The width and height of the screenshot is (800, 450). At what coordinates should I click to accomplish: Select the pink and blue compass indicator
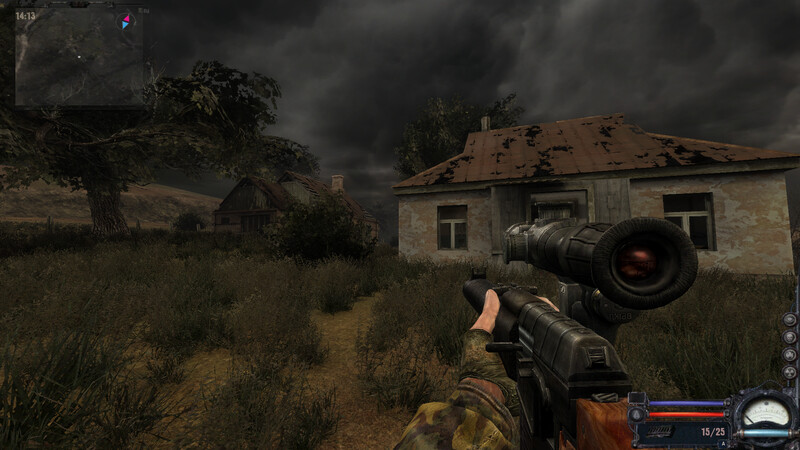point(126,21)
